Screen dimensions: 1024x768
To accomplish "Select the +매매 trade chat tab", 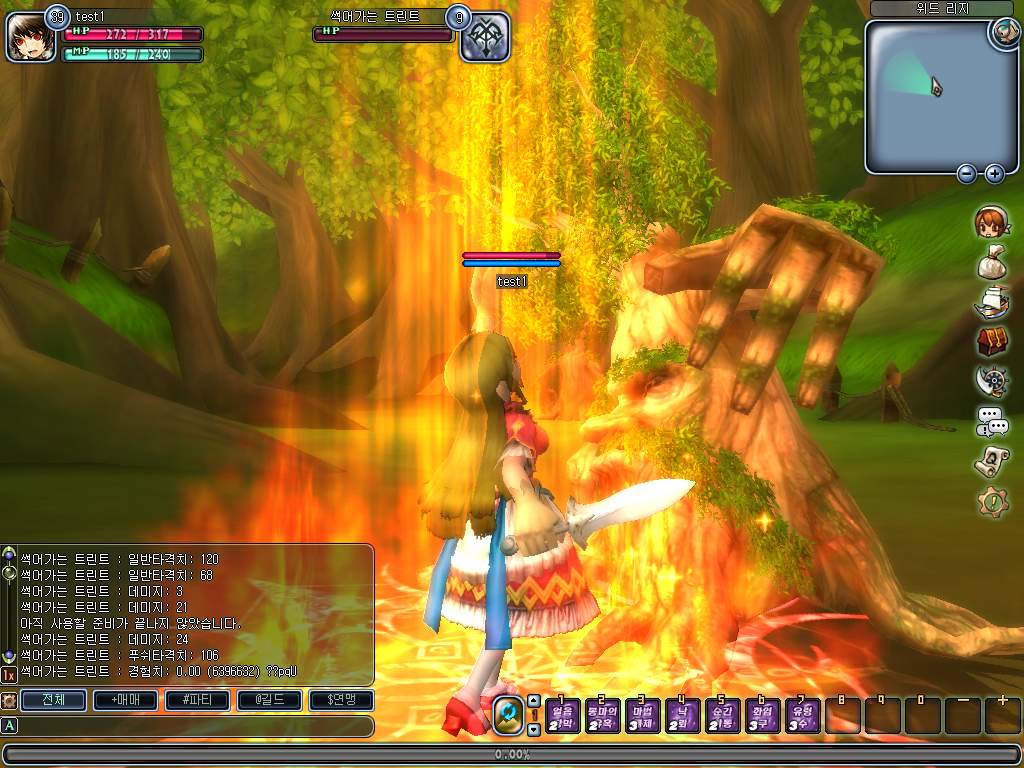I will pyautogui.click(x=125, y=700).
